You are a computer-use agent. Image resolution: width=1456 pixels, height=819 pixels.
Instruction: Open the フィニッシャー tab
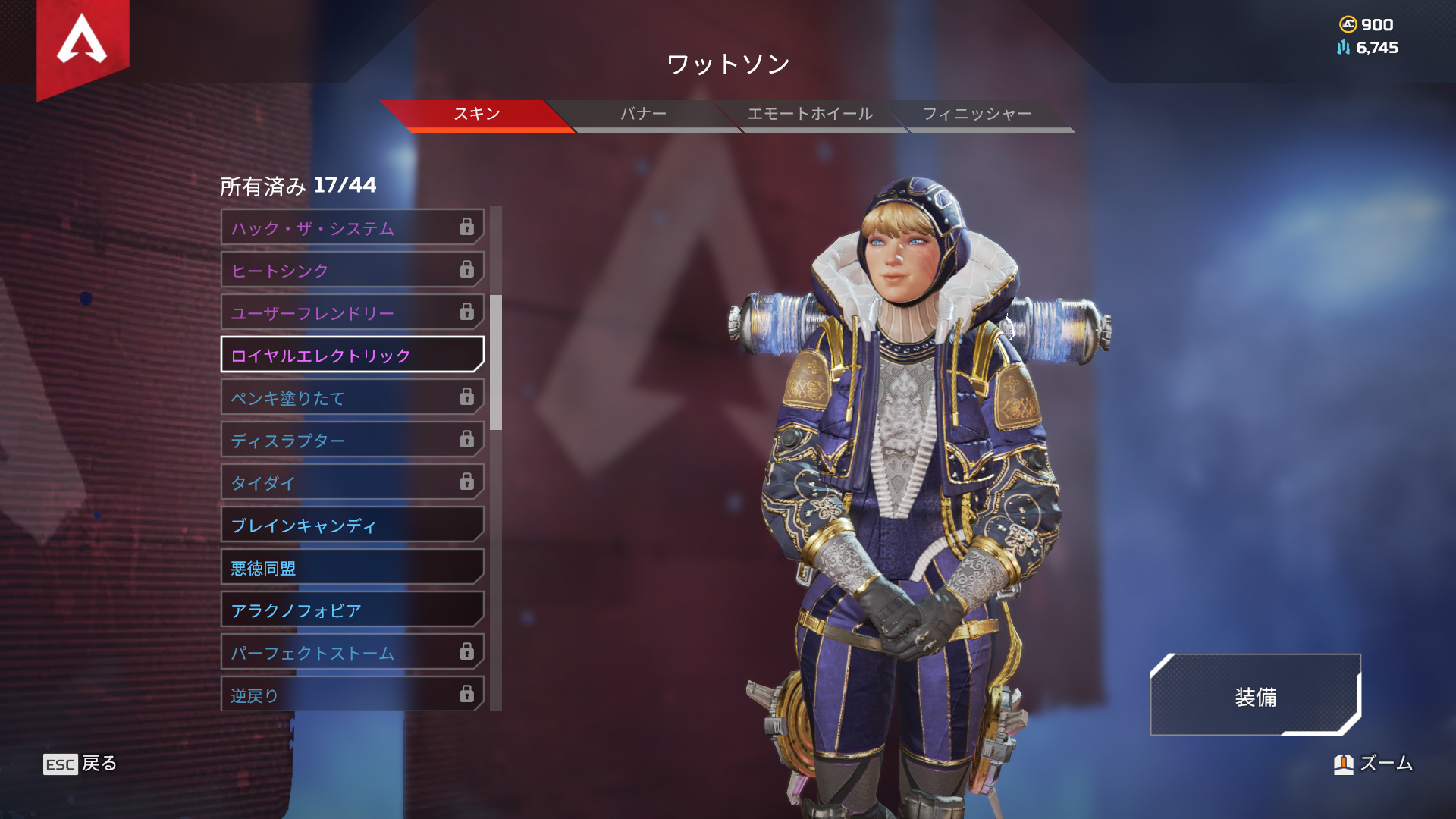coord(977,115)
